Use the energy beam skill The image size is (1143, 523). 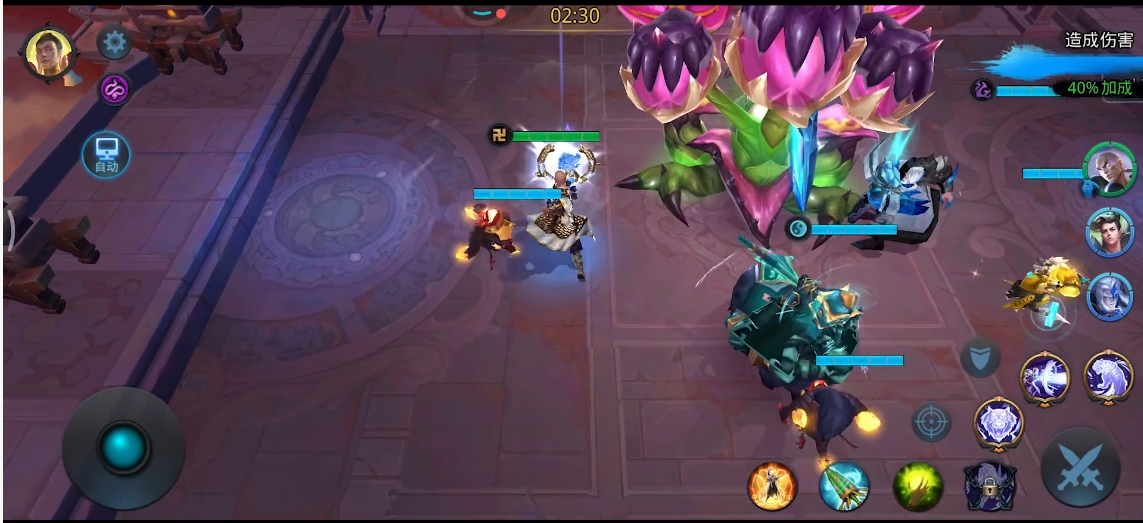click(x=1045, y=379)
